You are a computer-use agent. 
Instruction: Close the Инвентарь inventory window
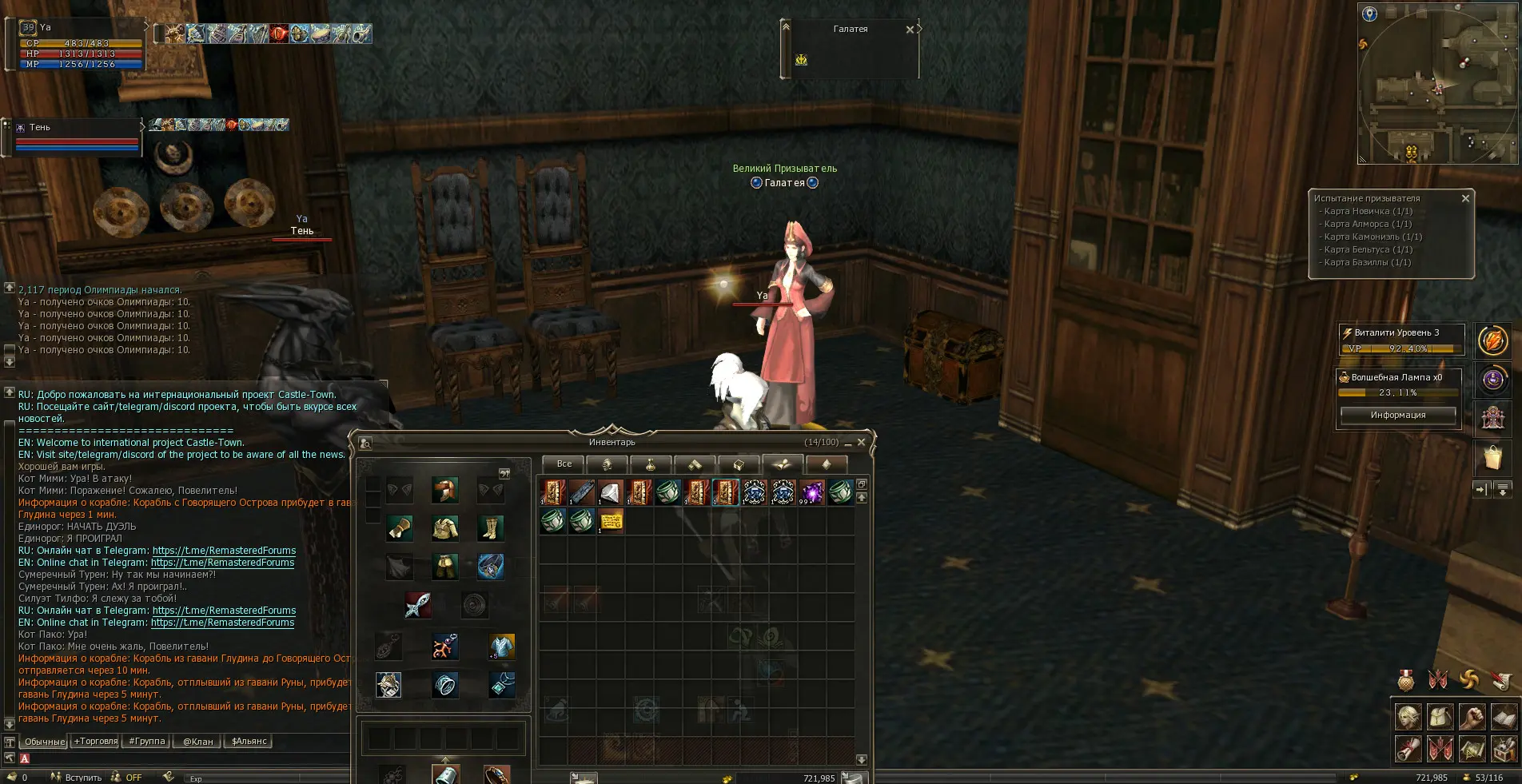click(861, 442)
